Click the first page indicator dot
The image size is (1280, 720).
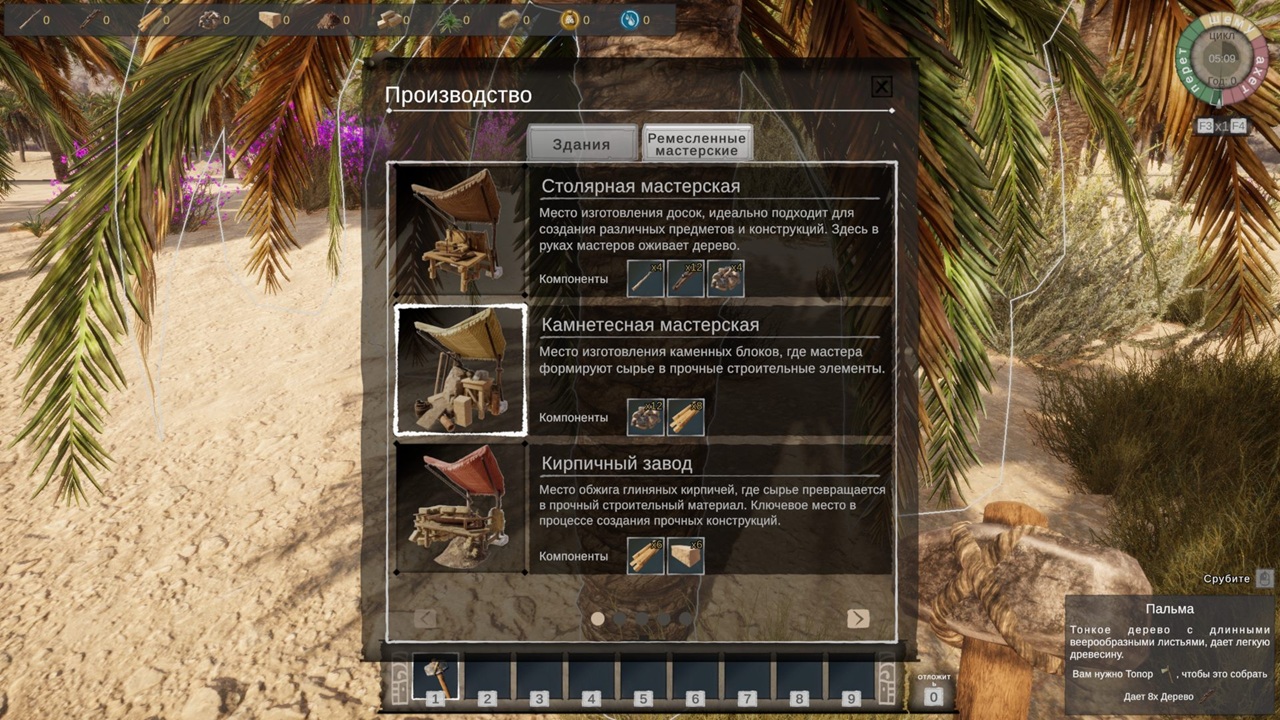598,618
